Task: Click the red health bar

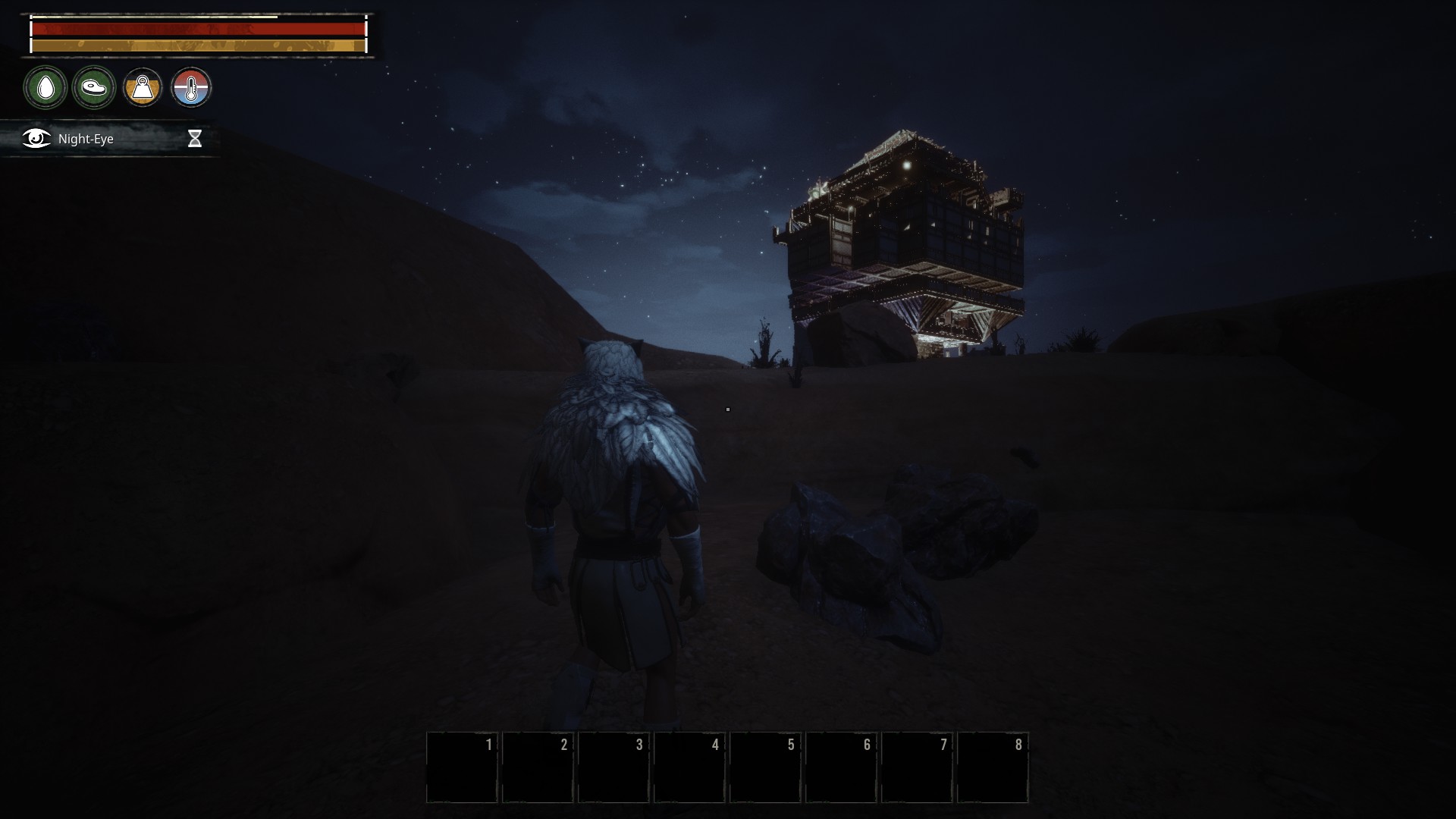Action: point(197,29)
